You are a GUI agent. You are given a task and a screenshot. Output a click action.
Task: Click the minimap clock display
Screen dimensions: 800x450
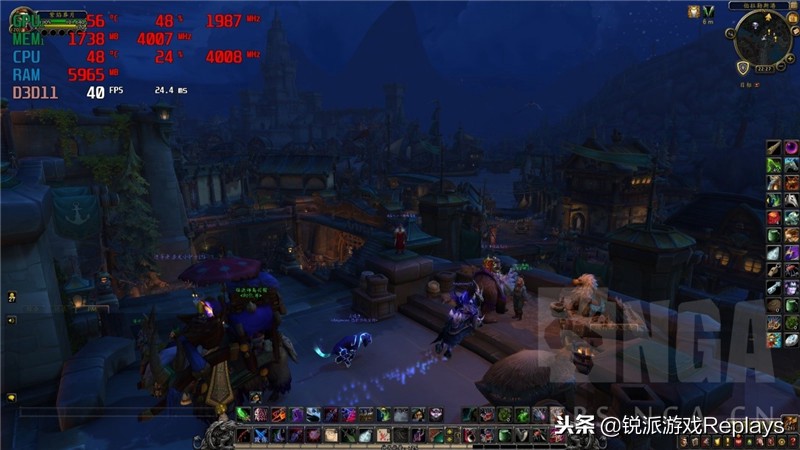pyautogui.click(x=763, y=67)
